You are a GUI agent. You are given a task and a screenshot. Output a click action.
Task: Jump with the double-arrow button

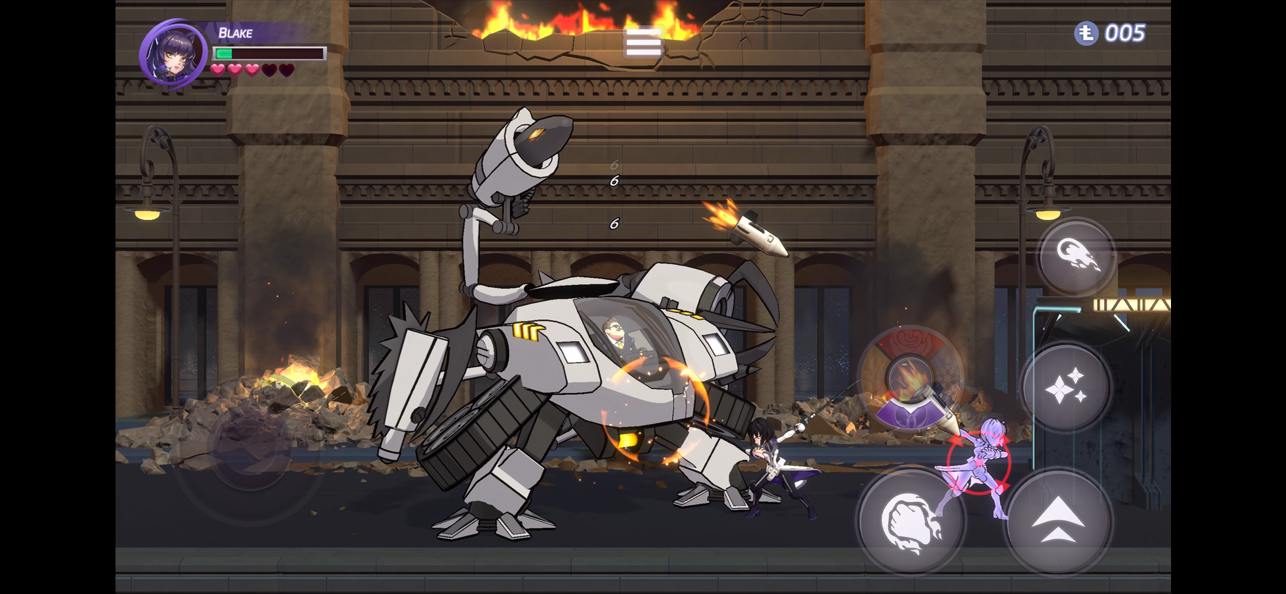1058,521
